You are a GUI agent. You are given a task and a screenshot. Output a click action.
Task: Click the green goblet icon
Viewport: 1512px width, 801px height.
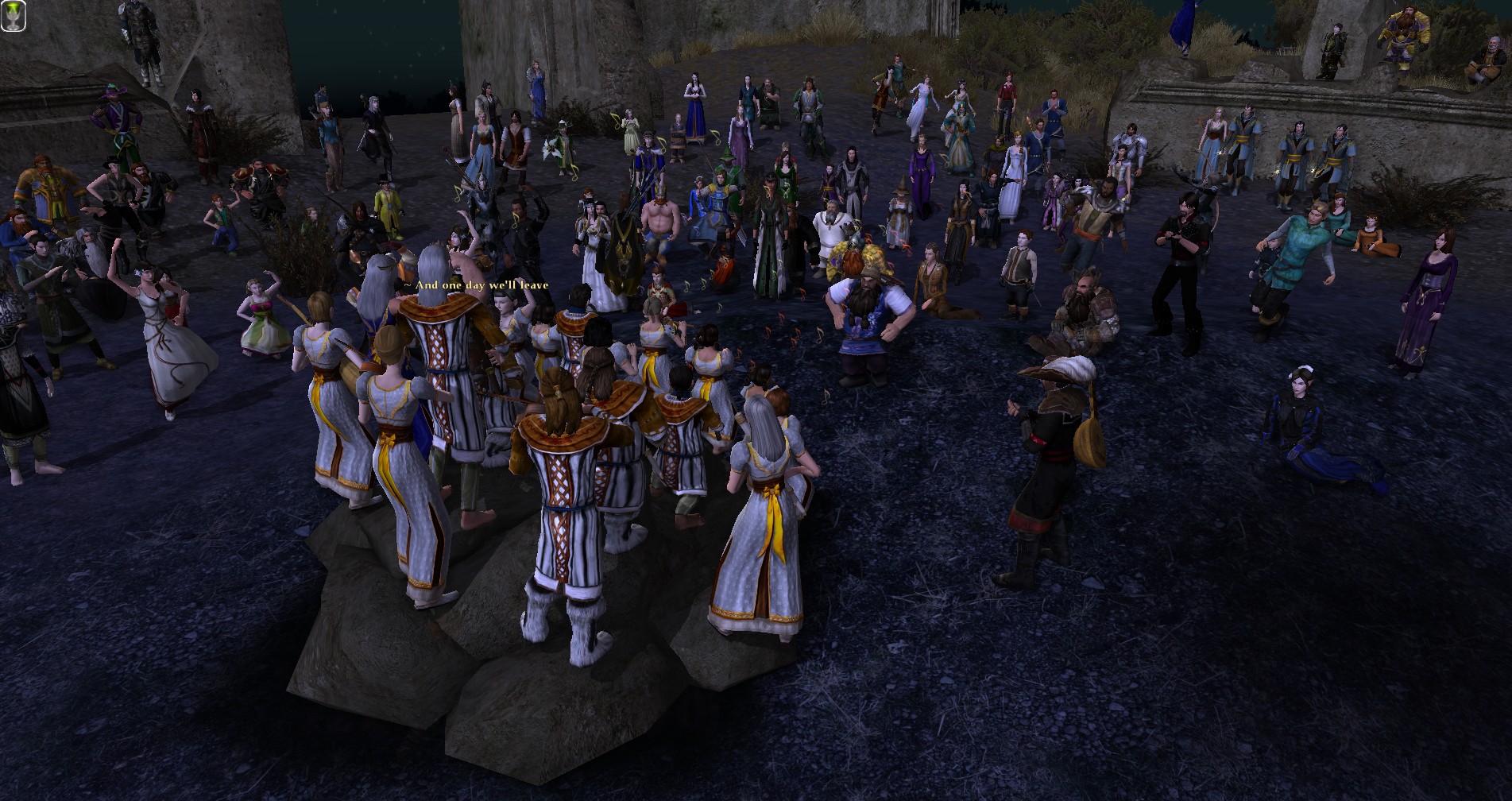point(14,16)
